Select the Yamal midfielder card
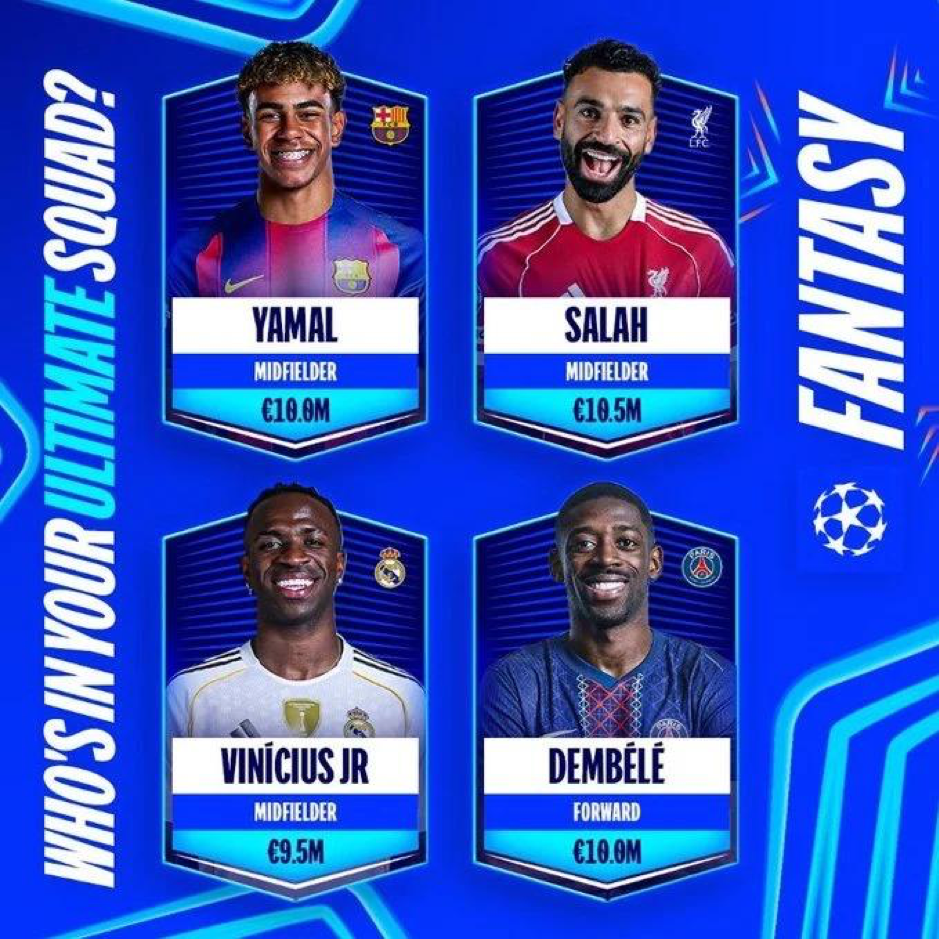Screen dimensions: 939x939 295,260
